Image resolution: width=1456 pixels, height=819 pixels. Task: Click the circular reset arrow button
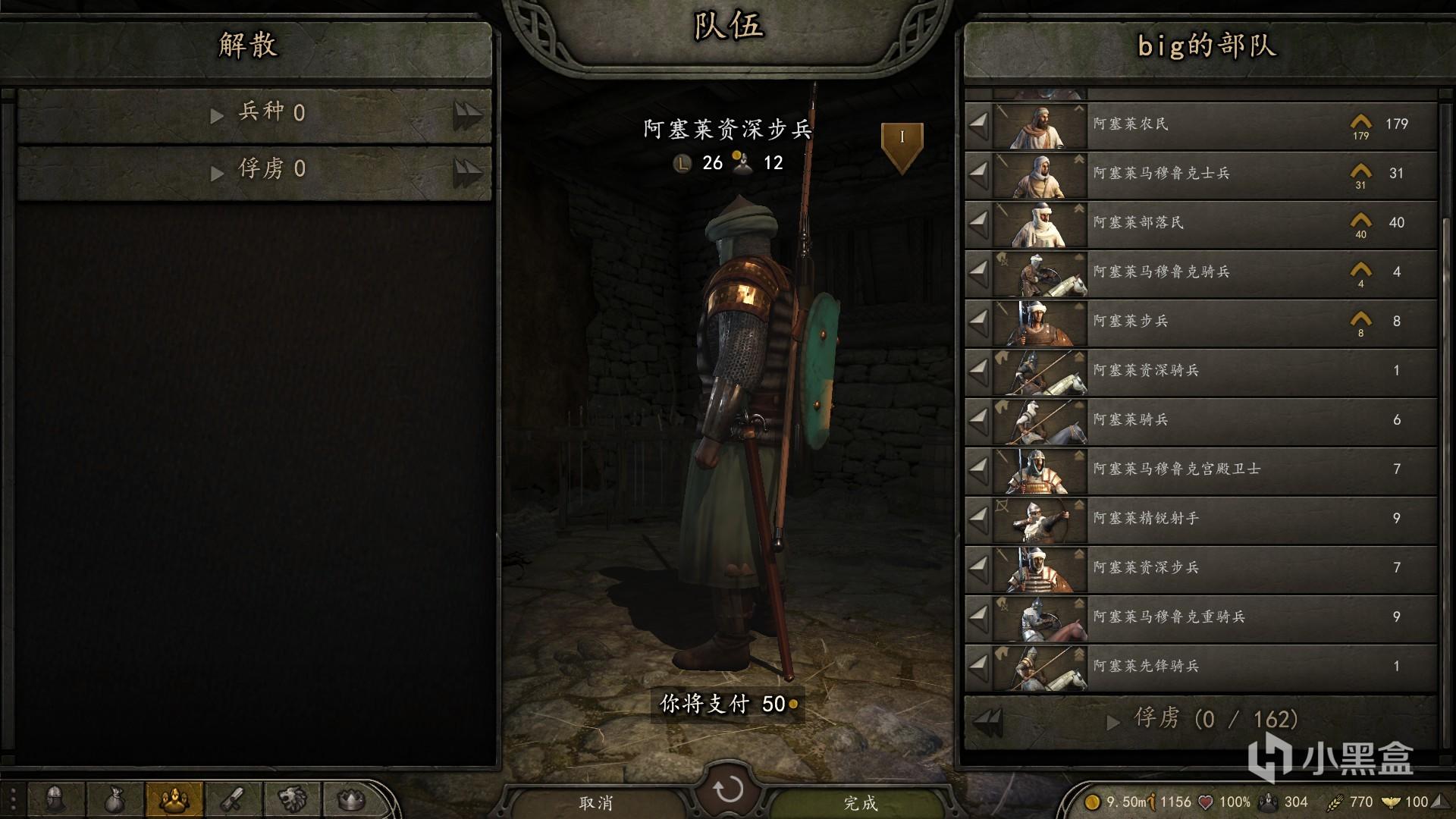coord(728,789)
